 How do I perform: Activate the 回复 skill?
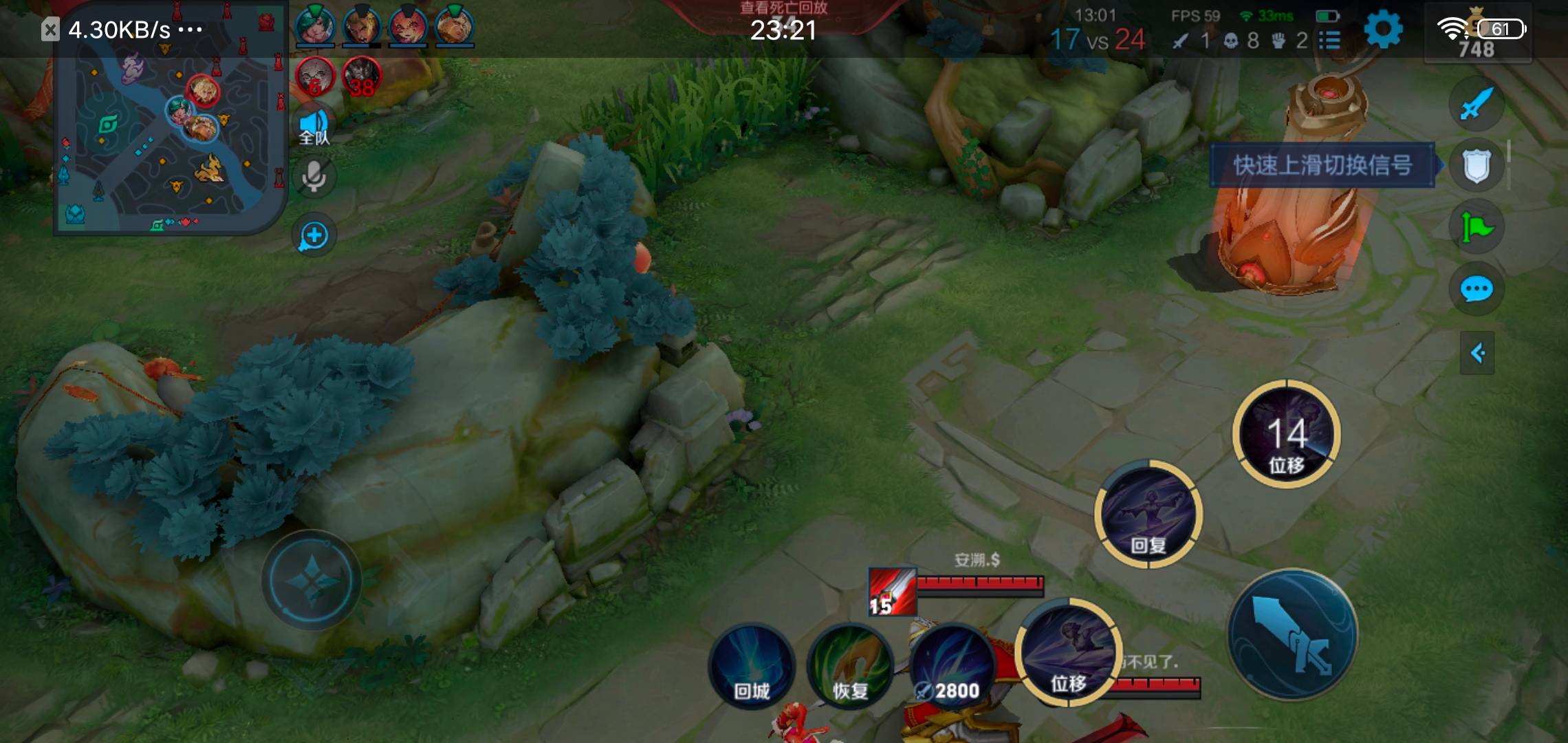[1148, 514]
